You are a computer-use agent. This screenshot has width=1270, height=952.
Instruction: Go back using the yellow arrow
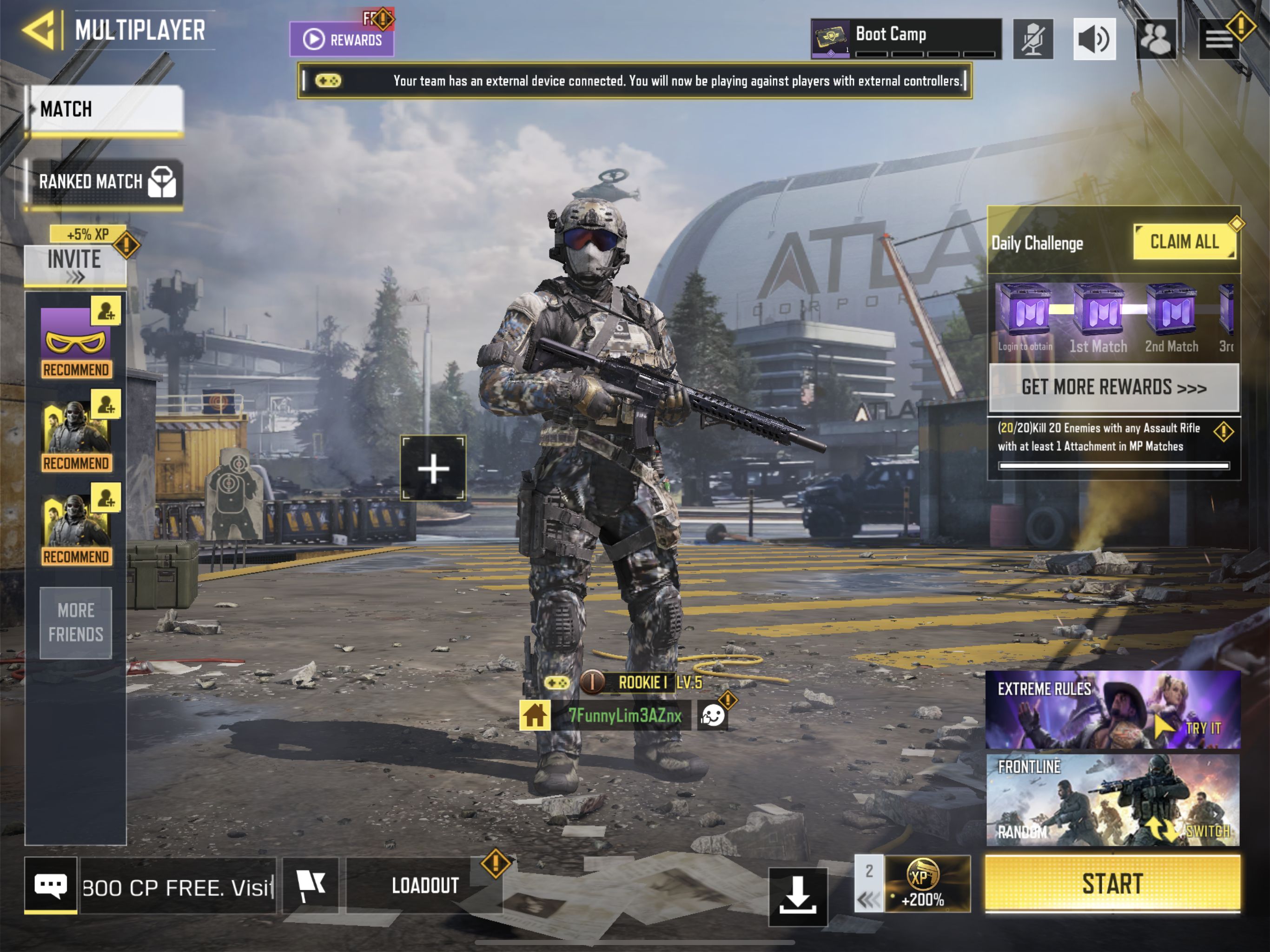pyautogui.click(x=39, y=30)
